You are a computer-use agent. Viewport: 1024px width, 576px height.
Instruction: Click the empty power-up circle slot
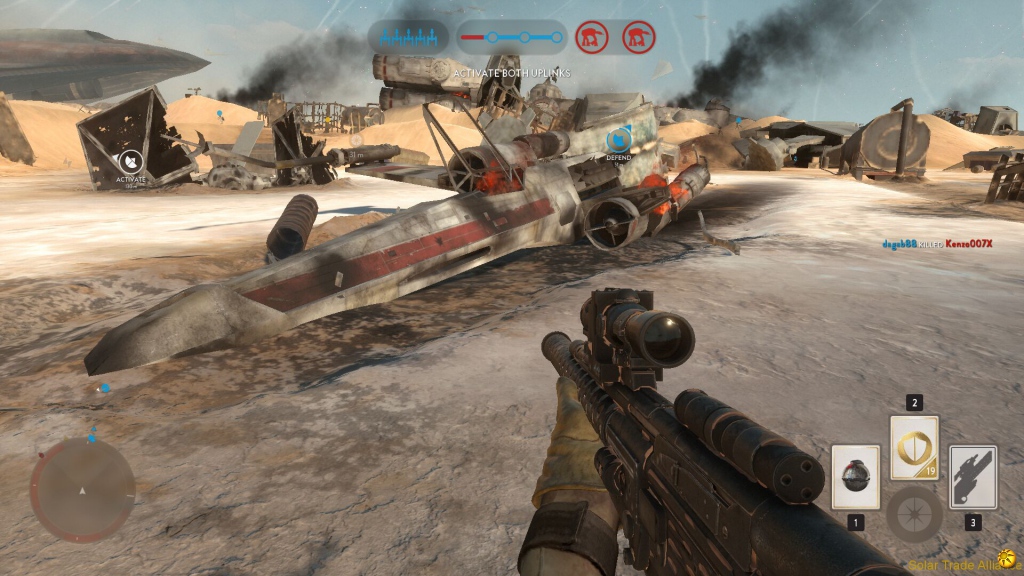pyautogui.click(x=914, y=514)
